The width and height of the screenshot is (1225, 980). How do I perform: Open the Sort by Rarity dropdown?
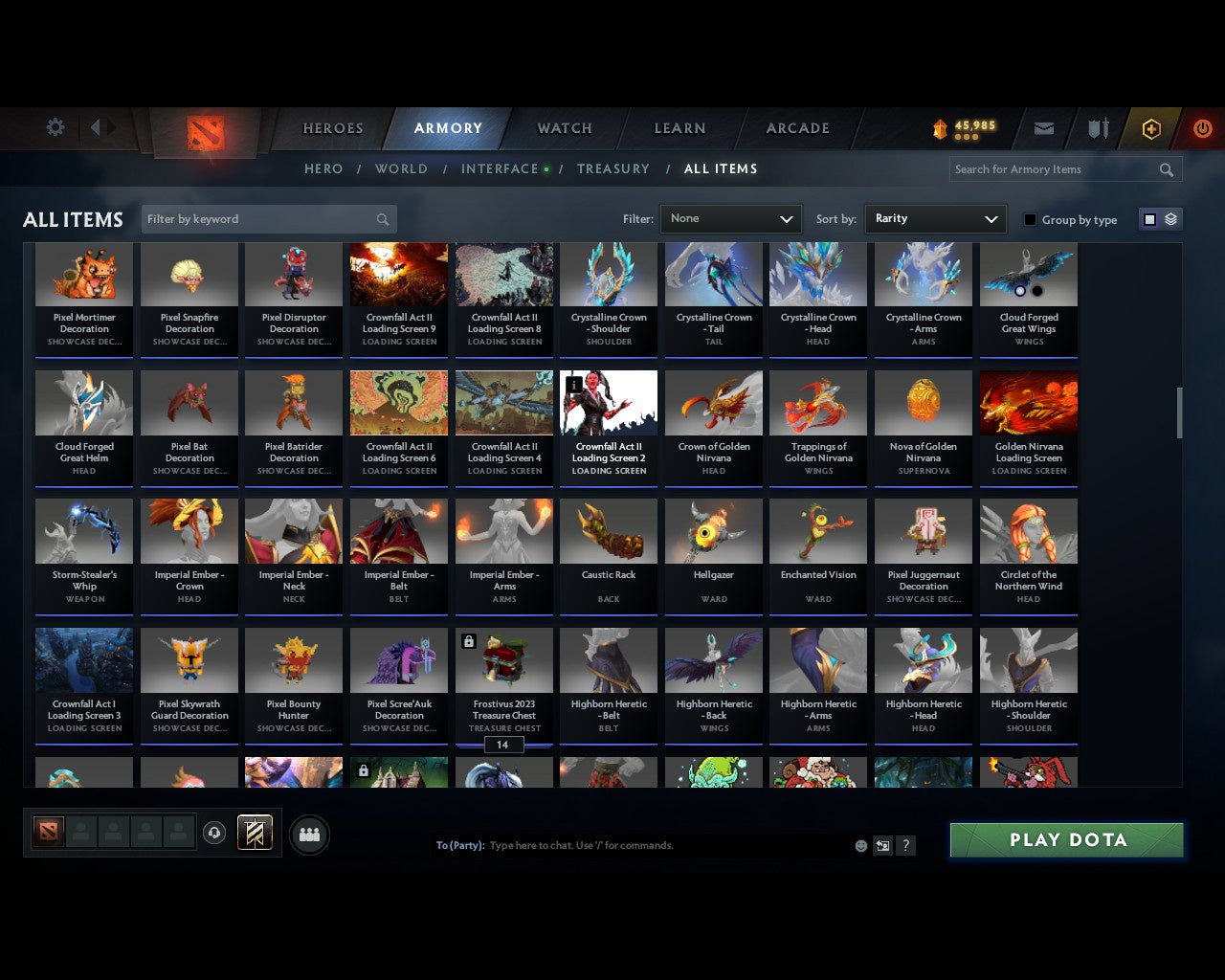[935, 218]
